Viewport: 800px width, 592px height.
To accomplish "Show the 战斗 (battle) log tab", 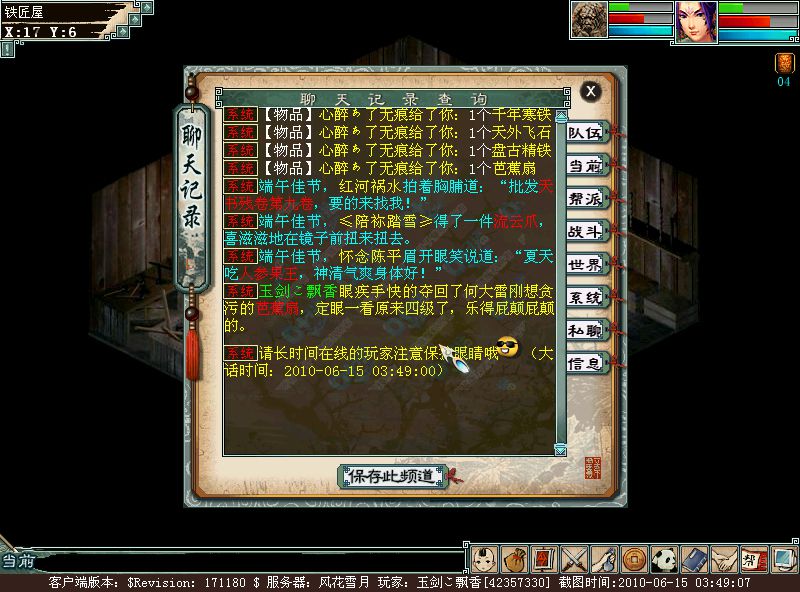I will point(585,231).
